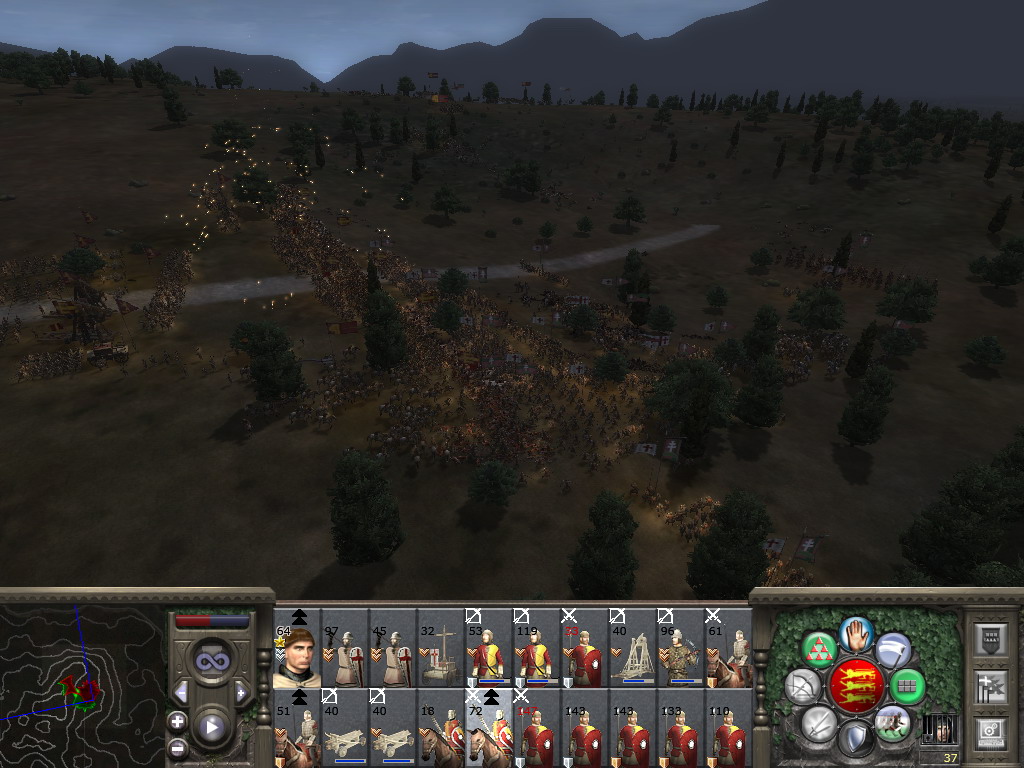Screen dimensions: 1024x768
Task: Decrease battle speed with the minus arrow
Action: 181,692
